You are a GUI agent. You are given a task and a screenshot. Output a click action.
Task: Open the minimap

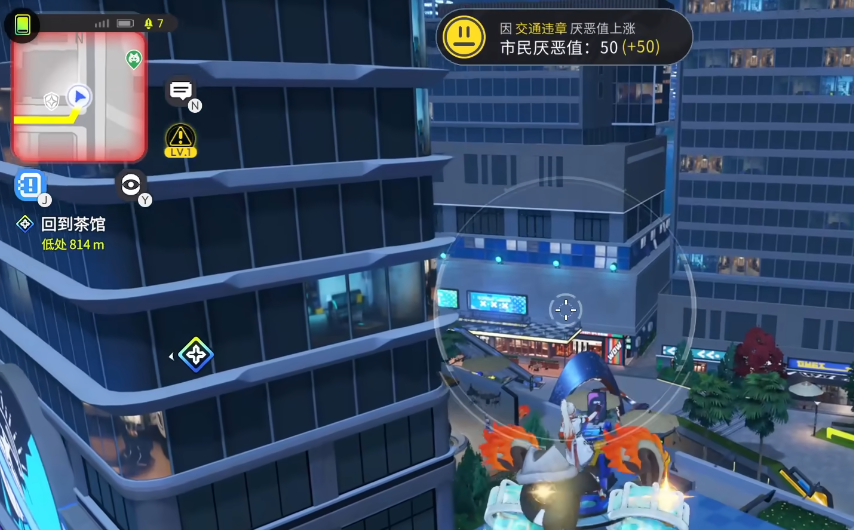(x=79, y=96)
